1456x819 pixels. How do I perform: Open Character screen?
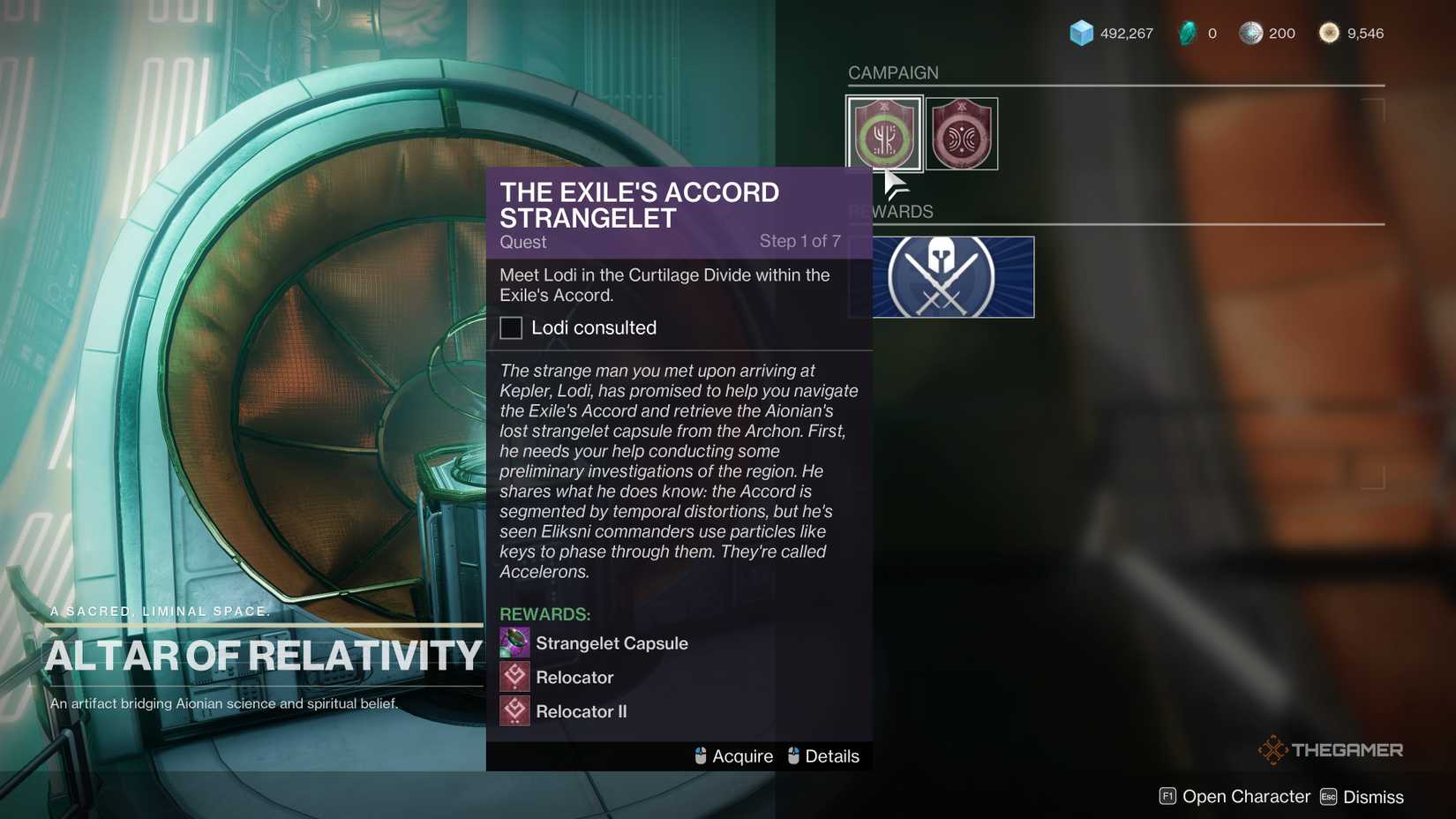[x=1247, y=795]
